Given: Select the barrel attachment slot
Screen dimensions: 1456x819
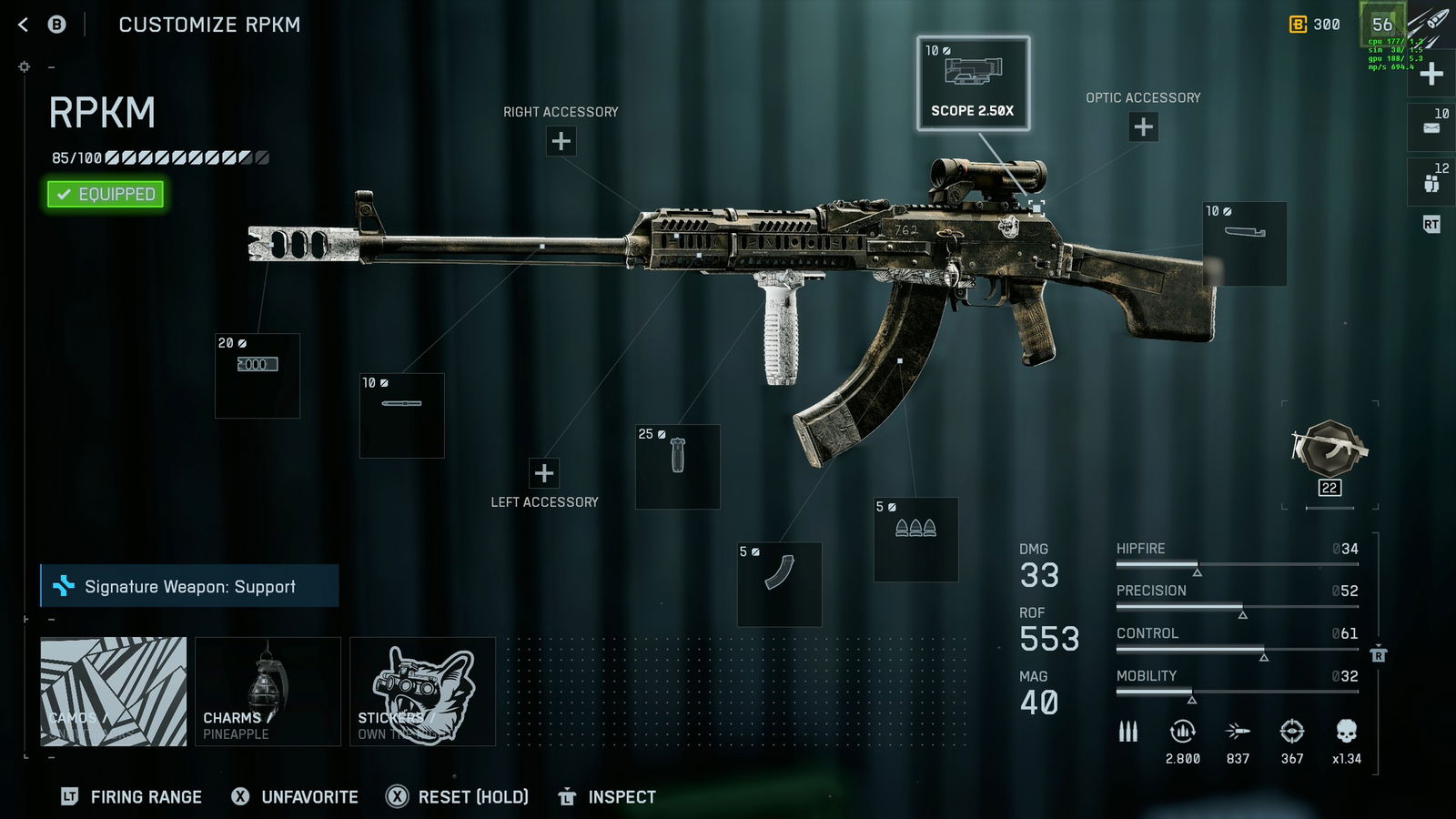Looking at the screenshot, I should [x=402, y=415].
